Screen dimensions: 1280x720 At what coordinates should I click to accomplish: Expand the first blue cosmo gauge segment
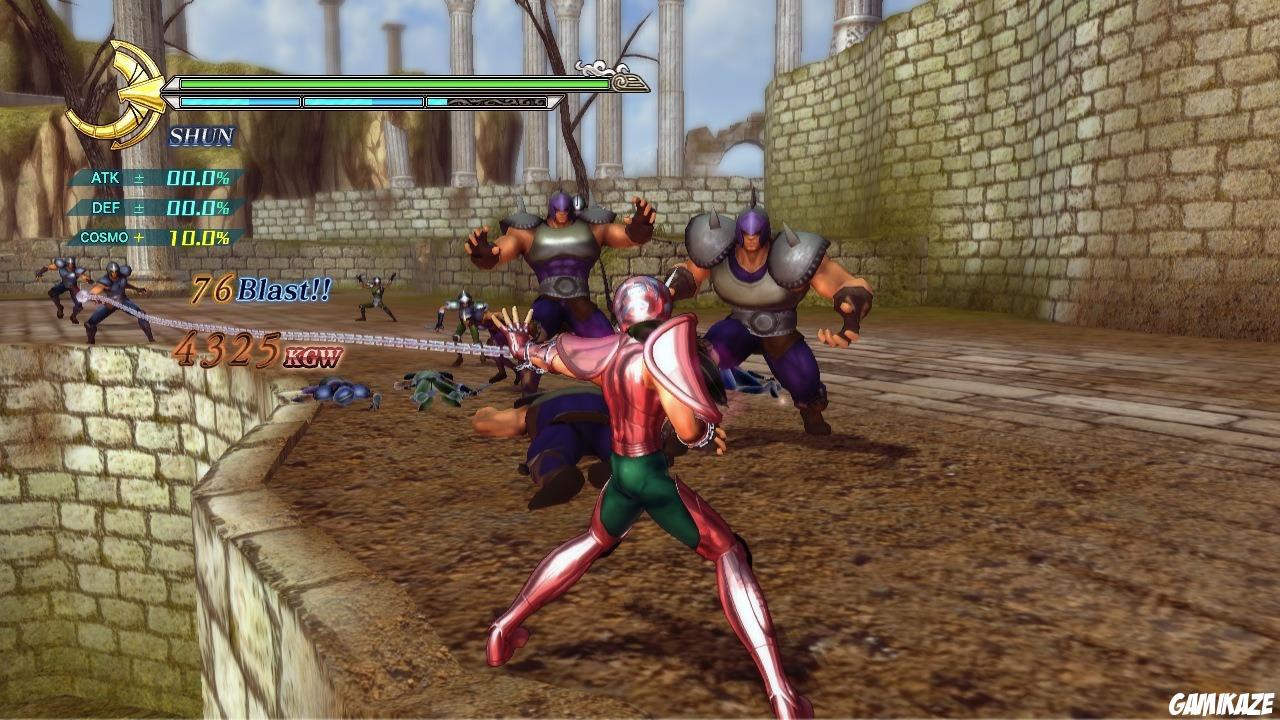click(x=240, y=101)
